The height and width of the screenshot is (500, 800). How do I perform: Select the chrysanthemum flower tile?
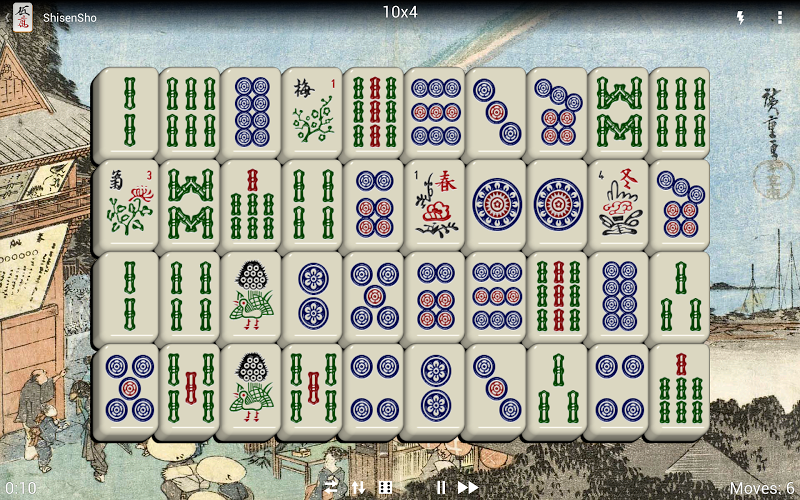tap(128, 202)
